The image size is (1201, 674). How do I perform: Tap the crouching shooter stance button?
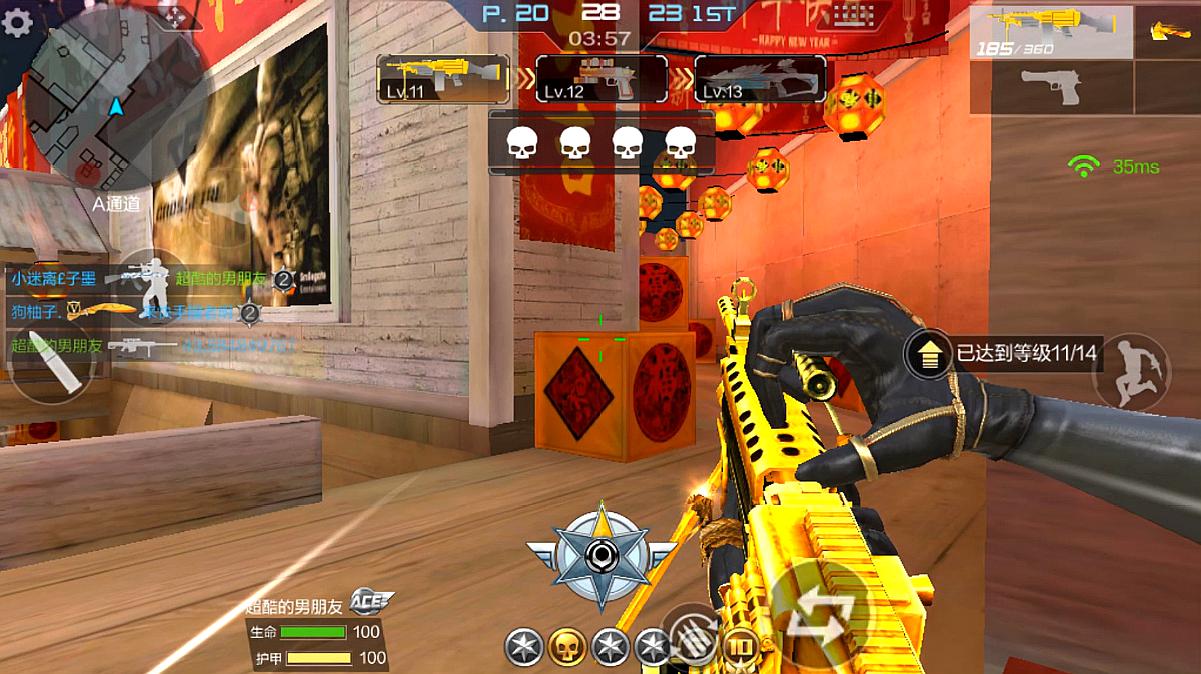point(154,286)
